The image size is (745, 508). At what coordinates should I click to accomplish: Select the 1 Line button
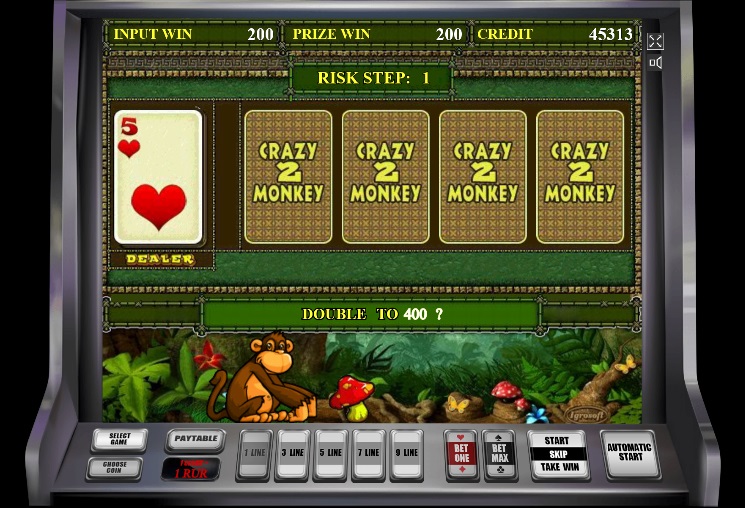pos(256,455)
